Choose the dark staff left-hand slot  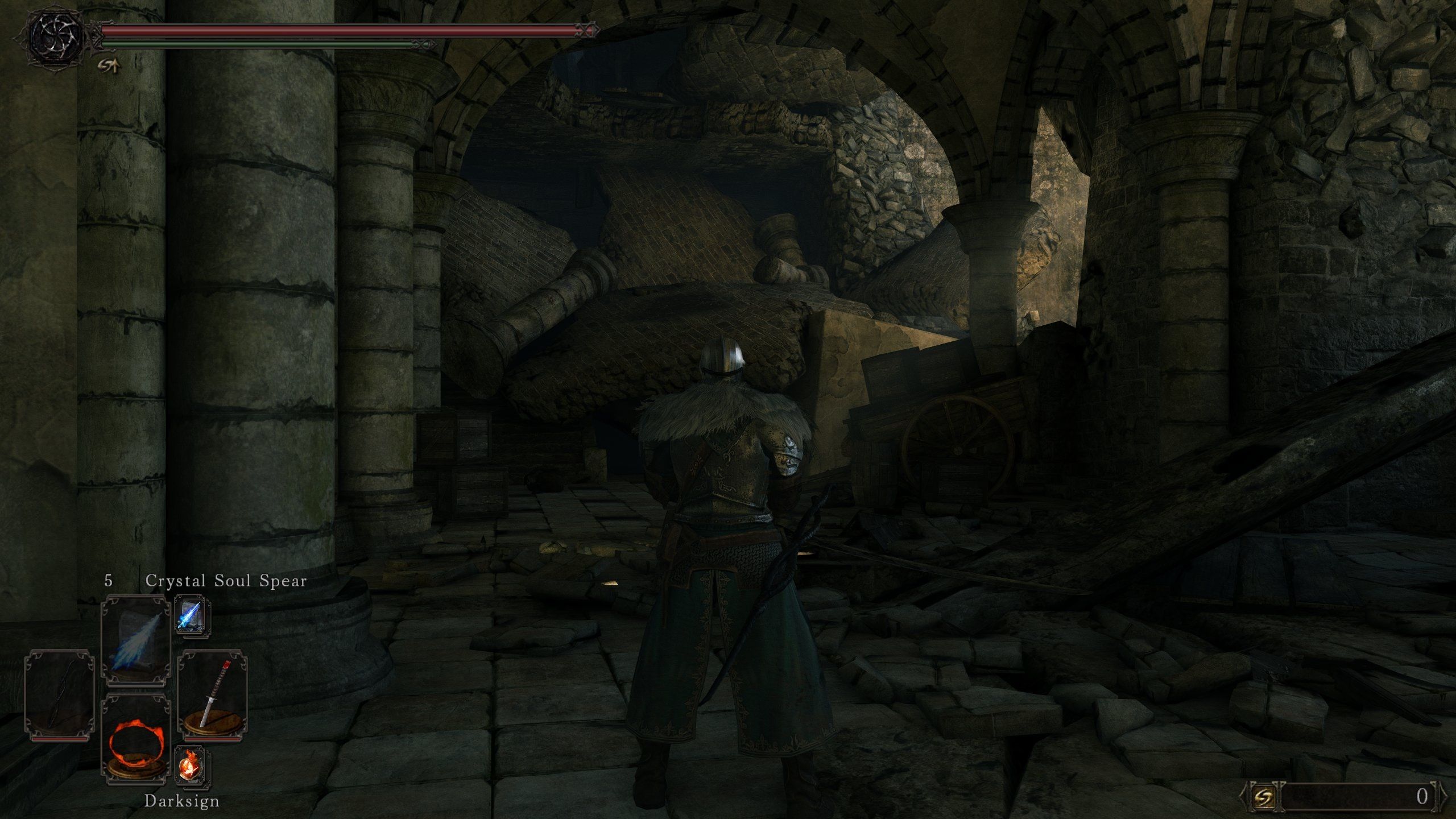59,695
